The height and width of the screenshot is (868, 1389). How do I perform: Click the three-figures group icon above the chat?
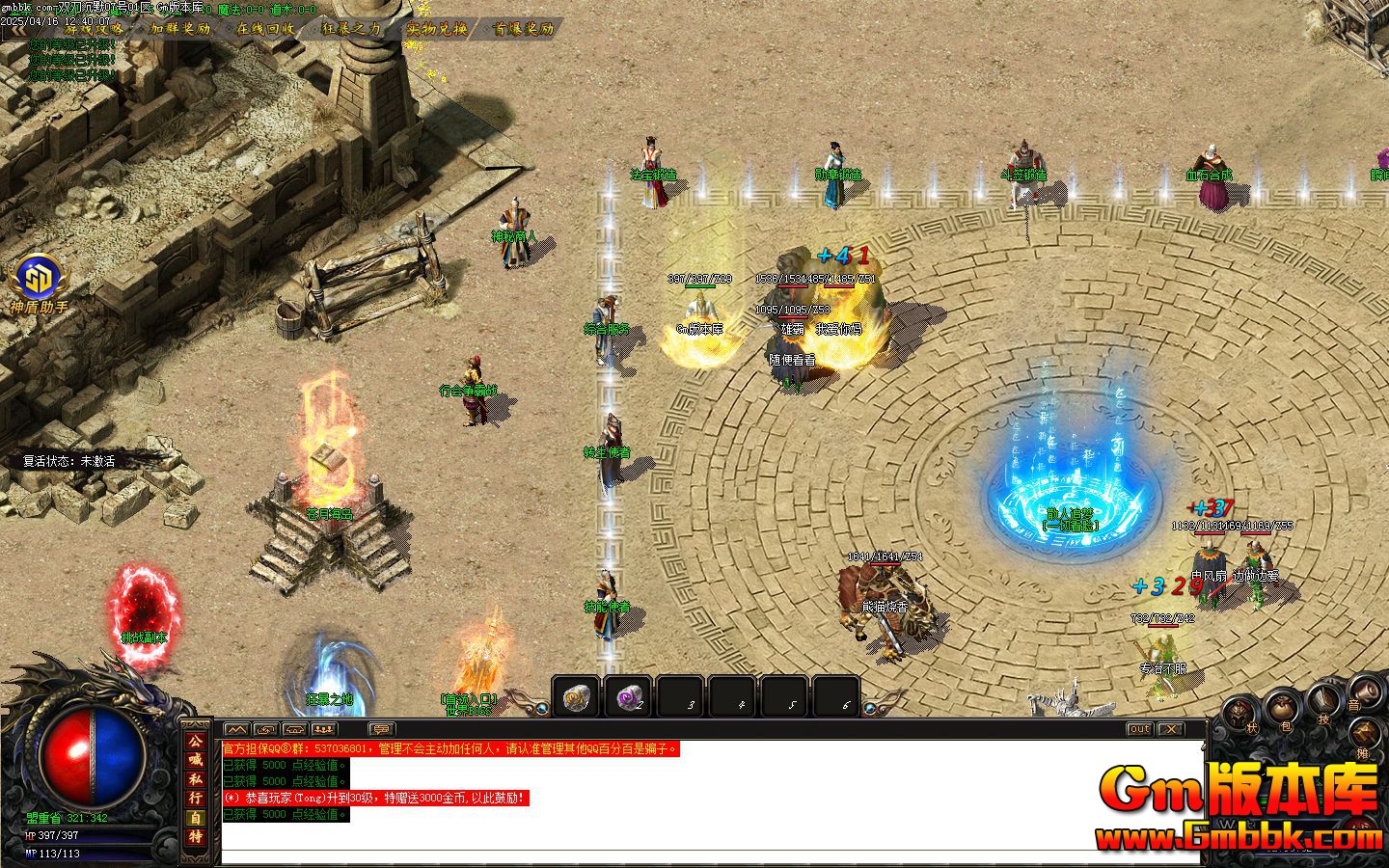point(323,729)
